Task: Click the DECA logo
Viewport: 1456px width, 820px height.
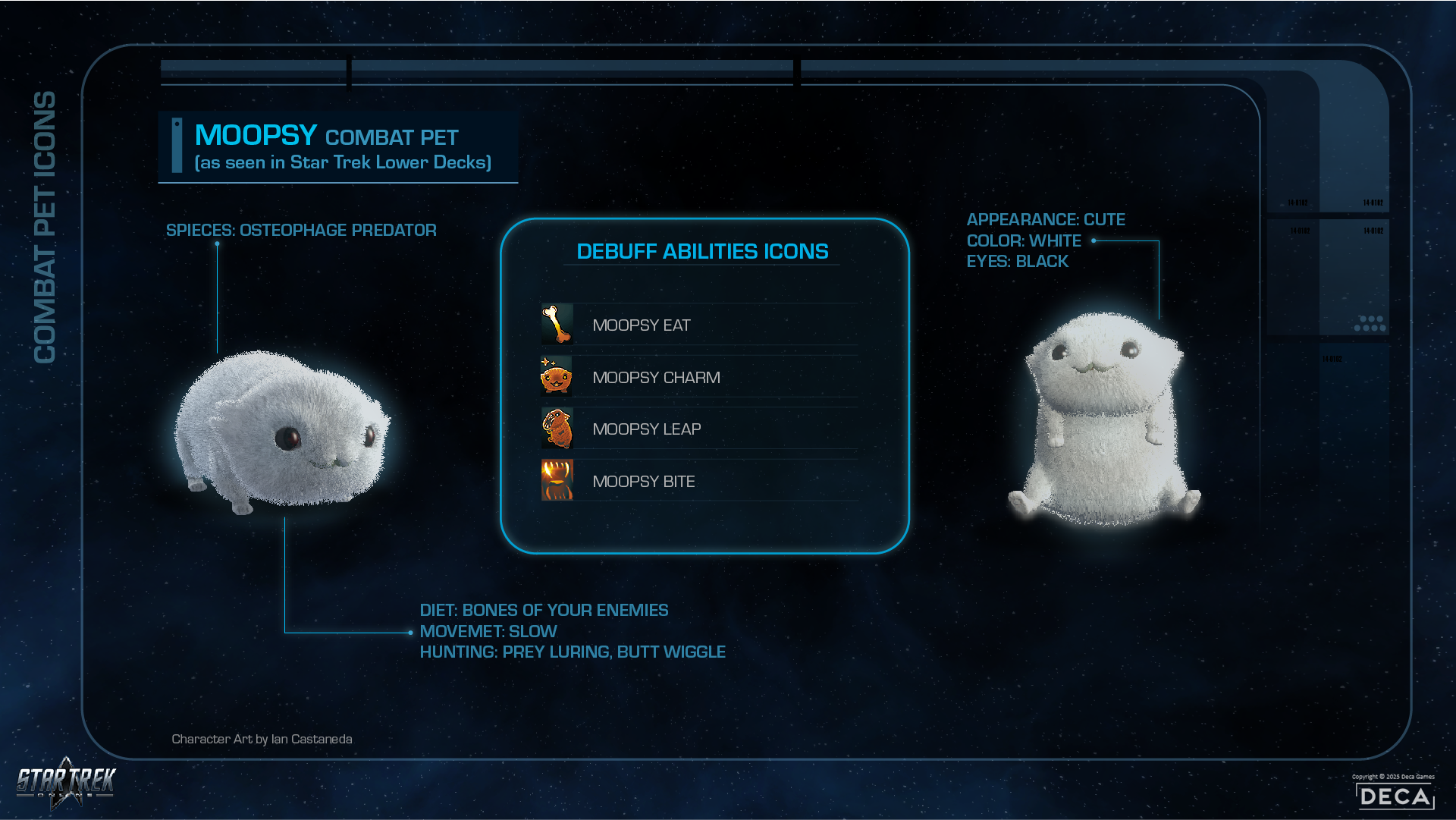Action: click(x=1395, y=796)
